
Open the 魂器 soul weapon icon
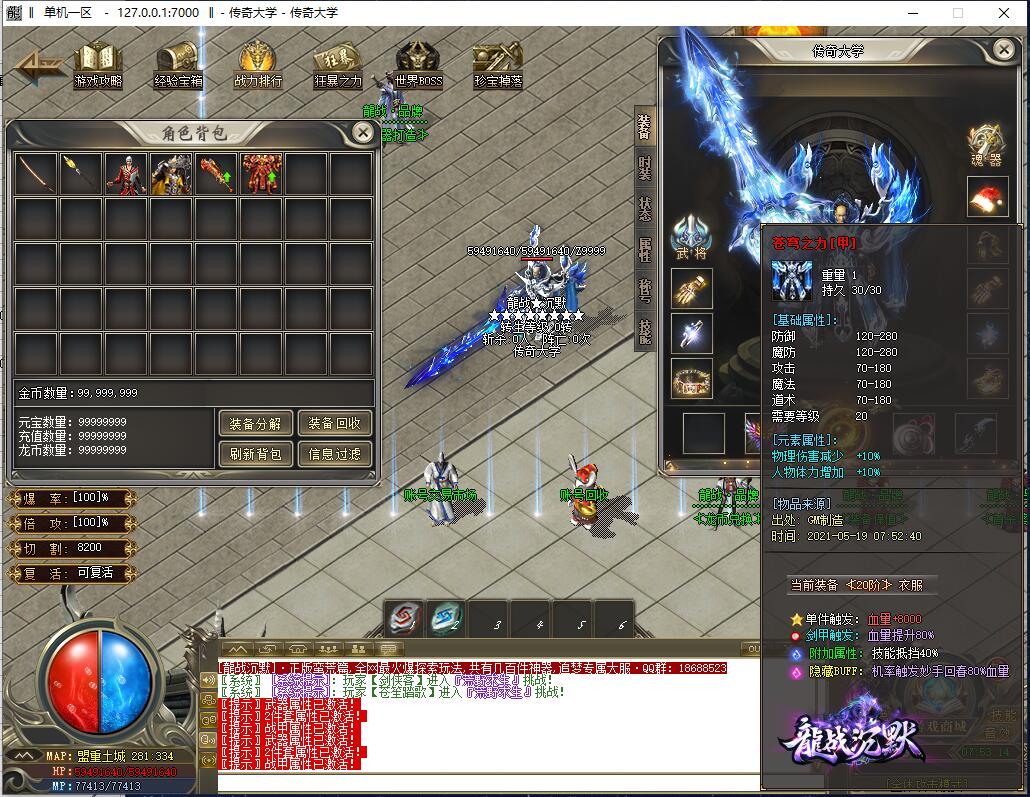[x=987, y=146]
